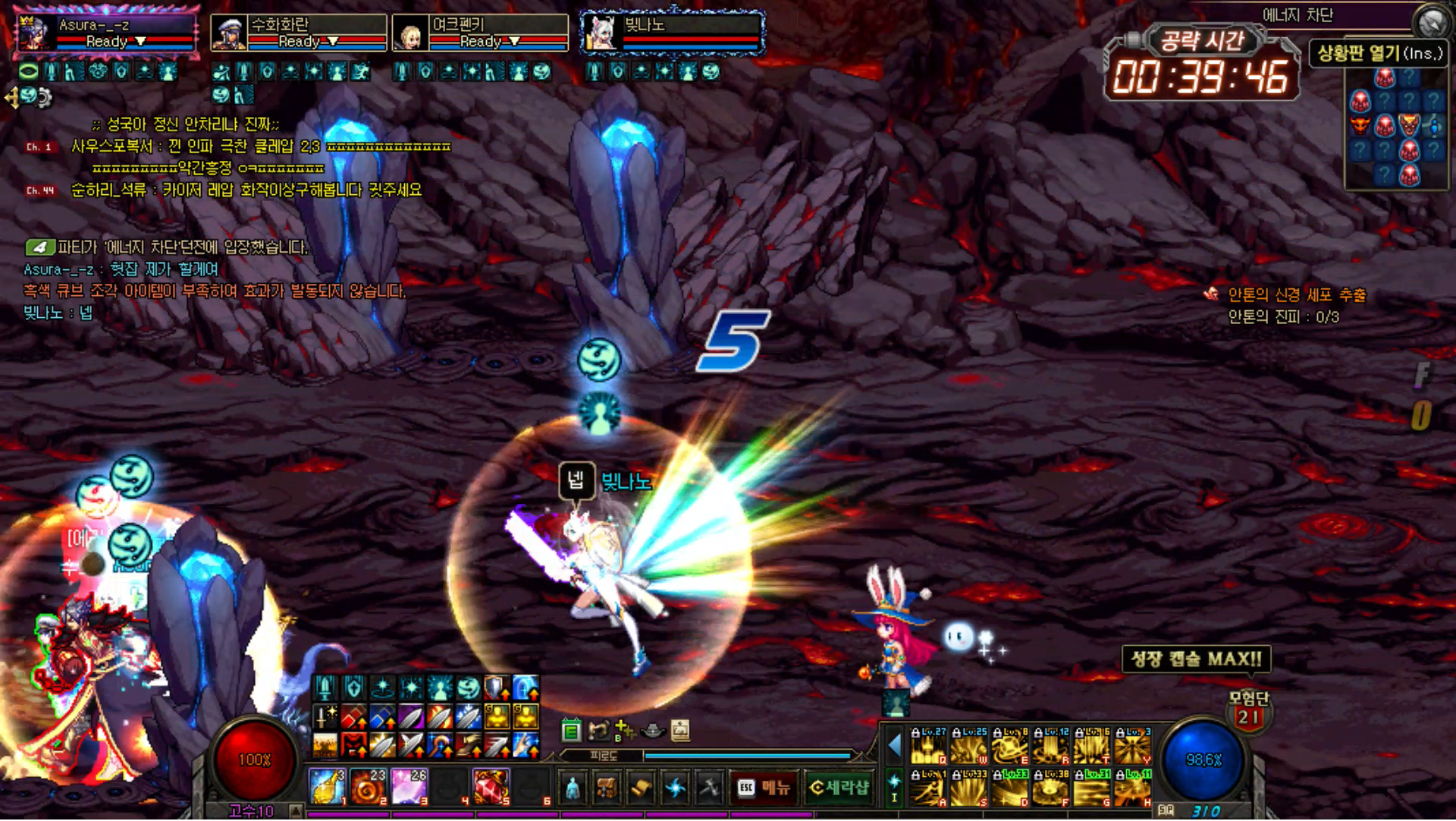The height and width of the screenshot is (821, 1456).
Task: Use the red gem item in slot 5
Action: pos(491,787)
